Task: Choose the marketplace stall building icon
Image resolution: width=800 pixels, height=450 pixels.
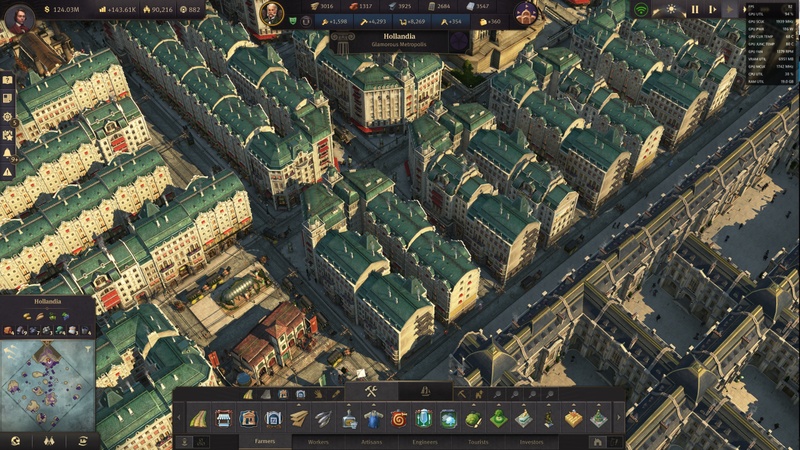Action: 224,418
